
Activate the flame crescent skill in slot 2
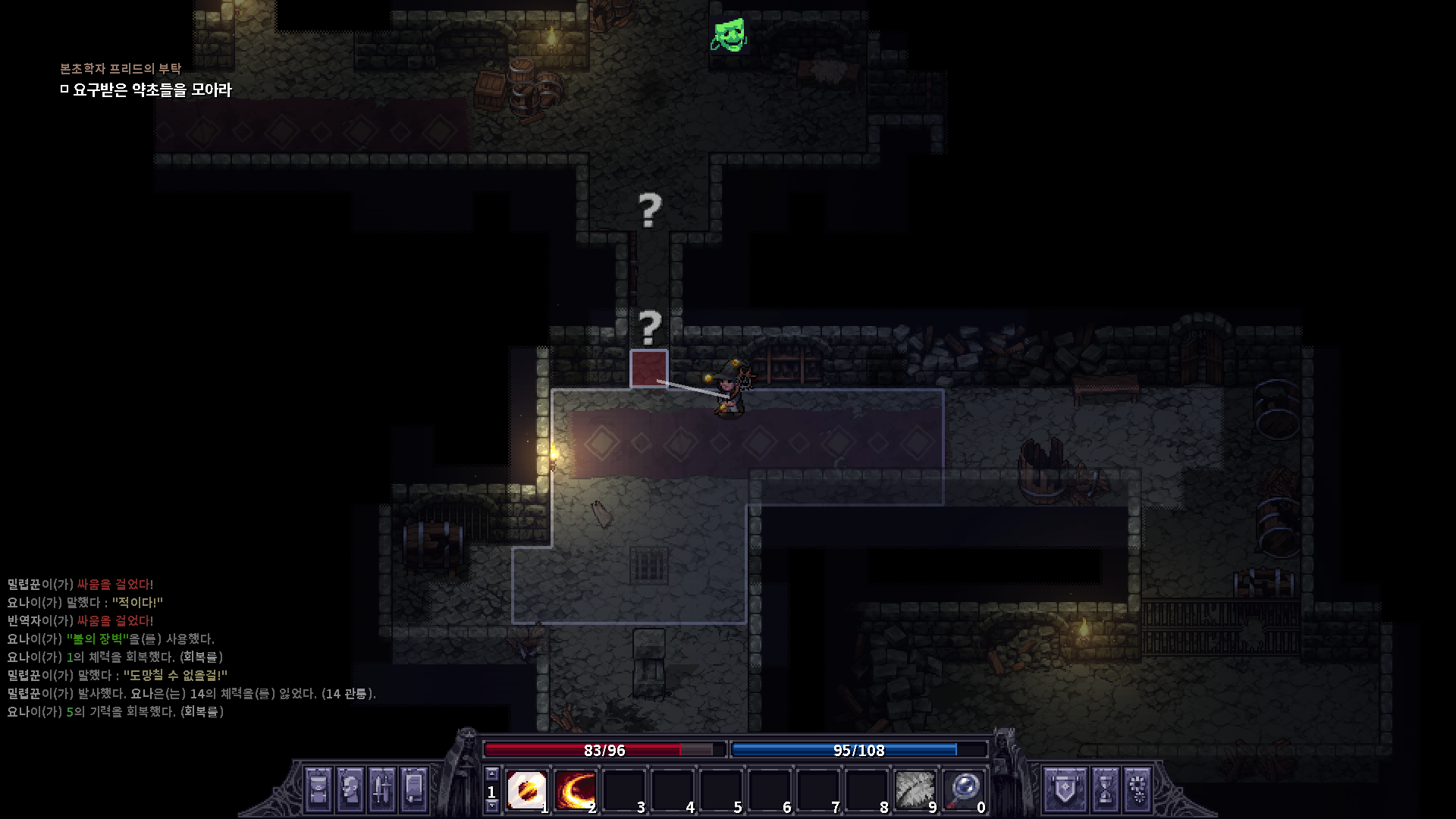(x=575, y=790)
